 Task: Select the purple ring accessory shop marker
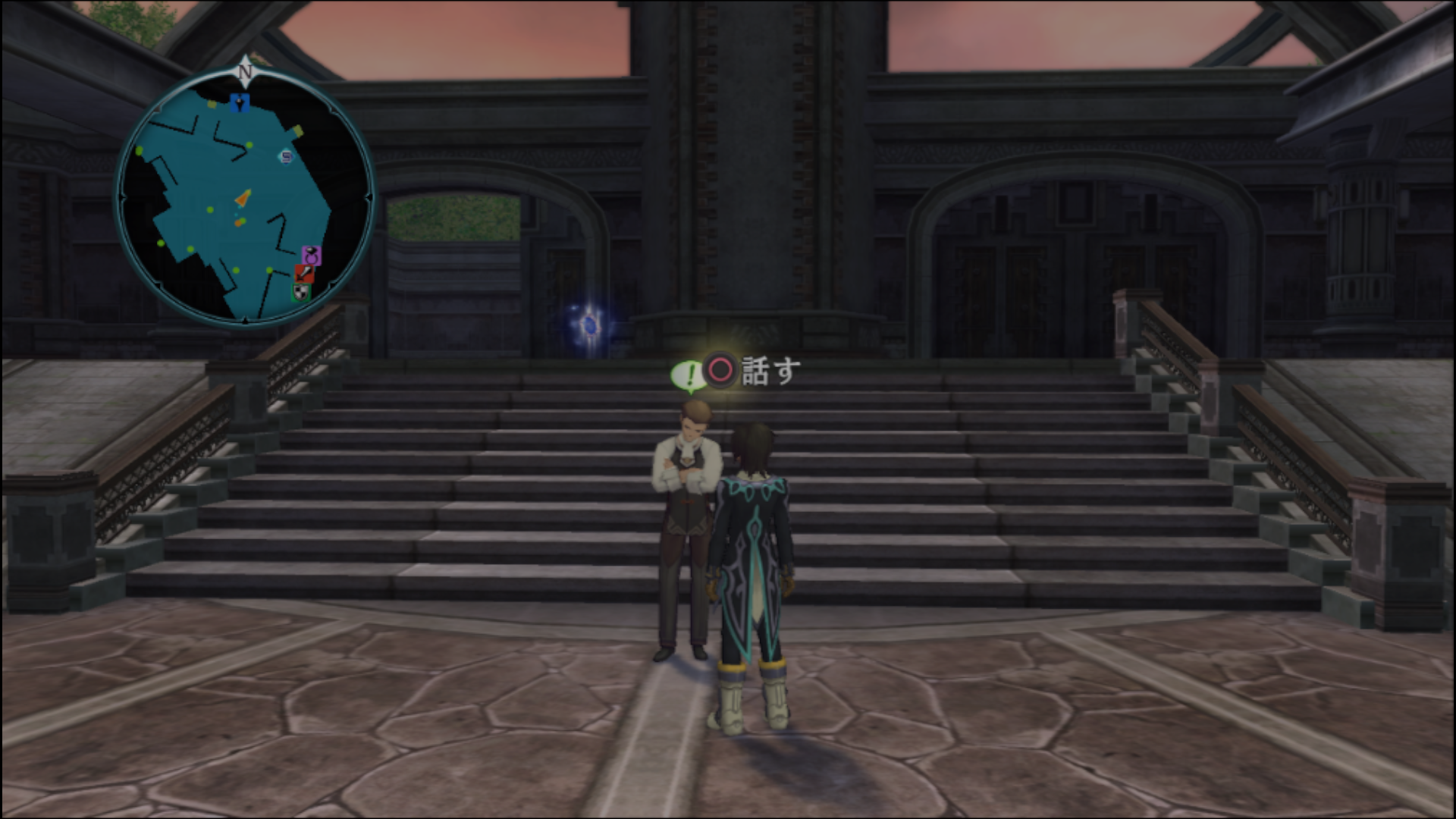click(x=311, y=255)
